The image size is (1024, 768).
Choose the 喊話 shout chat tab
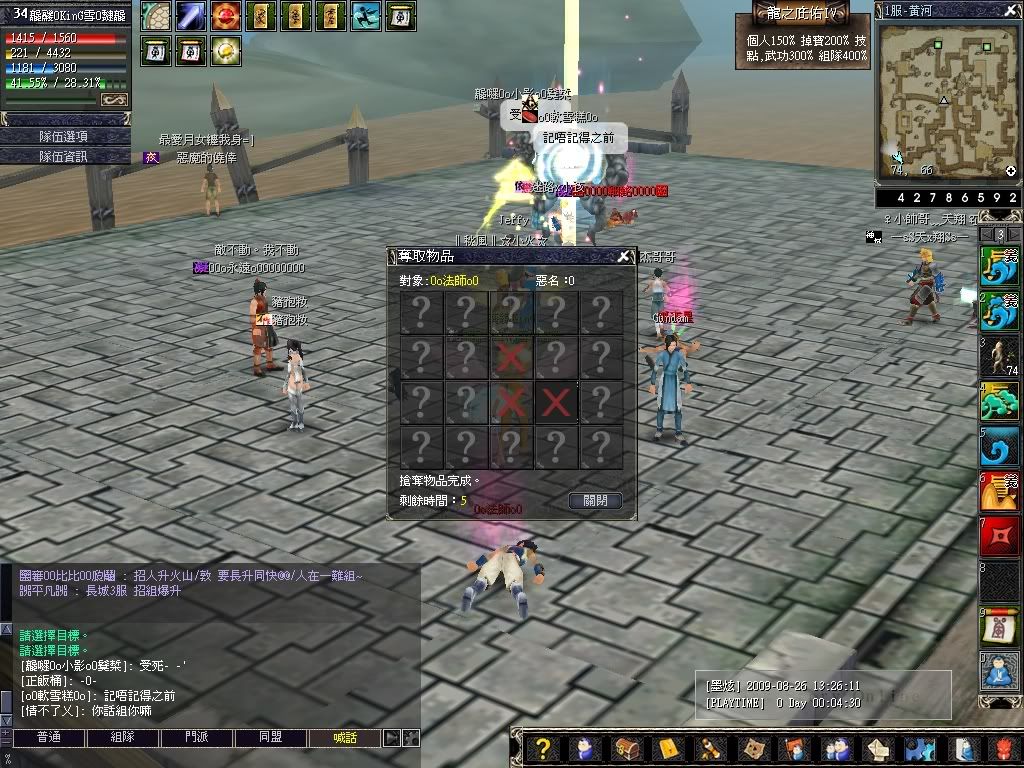tap(345, 738)
